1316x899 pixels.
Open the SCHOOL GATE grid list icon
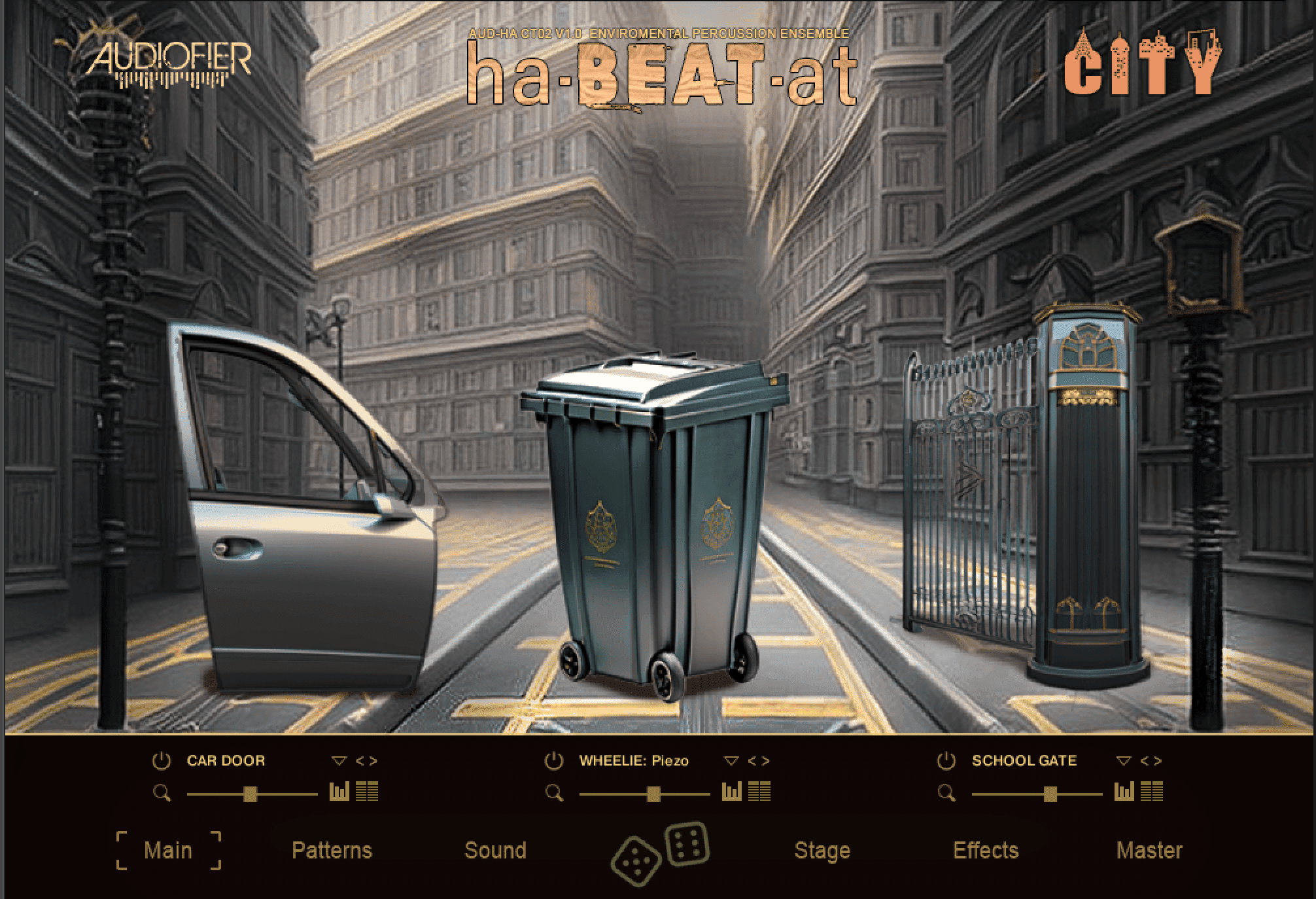coord(1152,792)
